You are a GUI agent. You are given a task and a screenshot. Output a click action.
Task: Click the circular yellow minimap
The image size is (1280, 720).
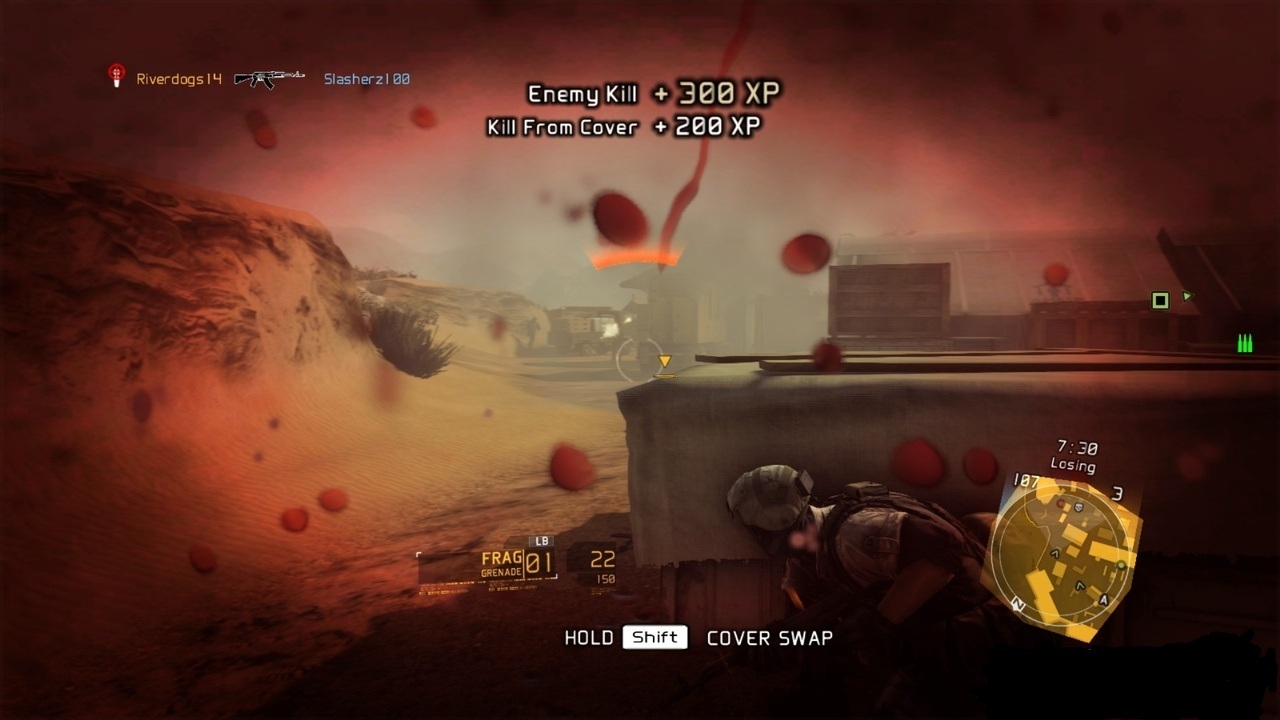pos(1063,554)
